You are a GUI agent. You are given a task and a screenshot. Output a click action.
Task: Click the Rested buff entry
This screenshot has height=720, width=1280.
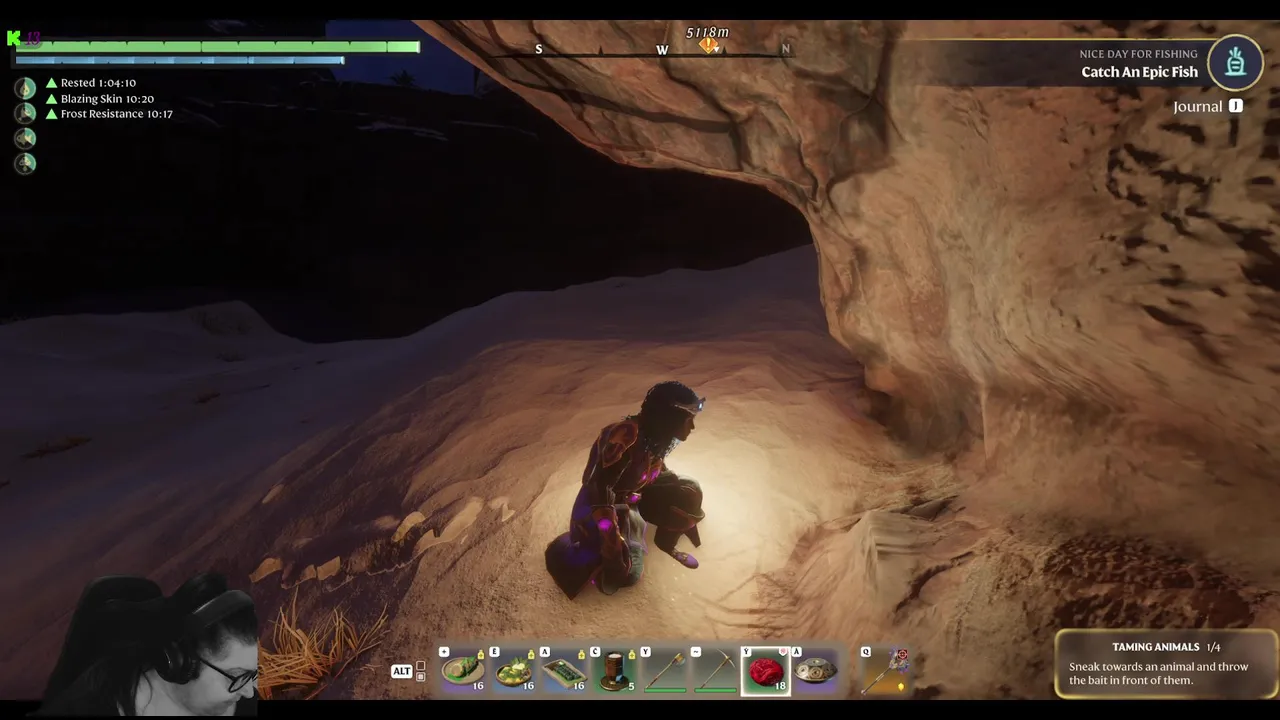click(97, 83)
